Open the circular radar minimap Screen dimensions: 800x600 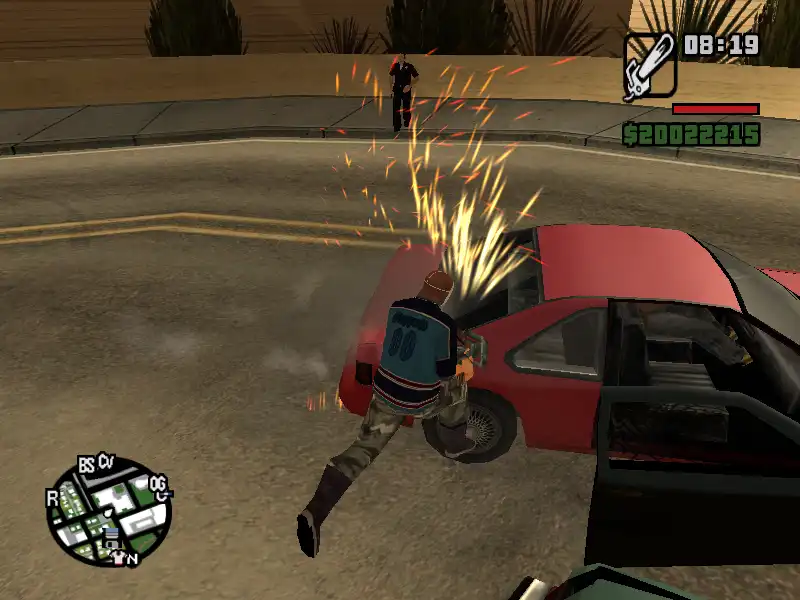[108, 508]
